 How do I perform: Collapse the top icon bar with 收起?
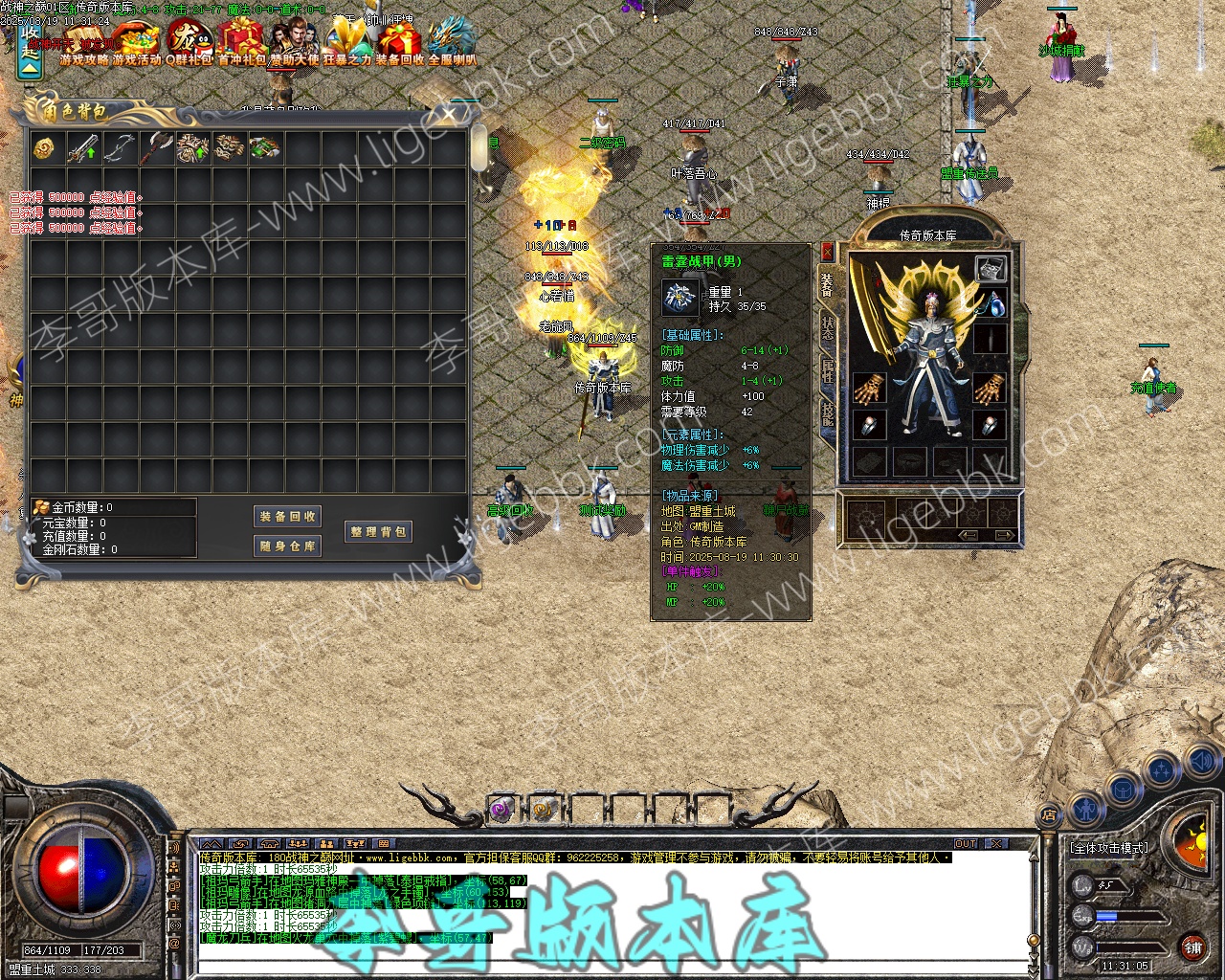click(x=31, y=53)
